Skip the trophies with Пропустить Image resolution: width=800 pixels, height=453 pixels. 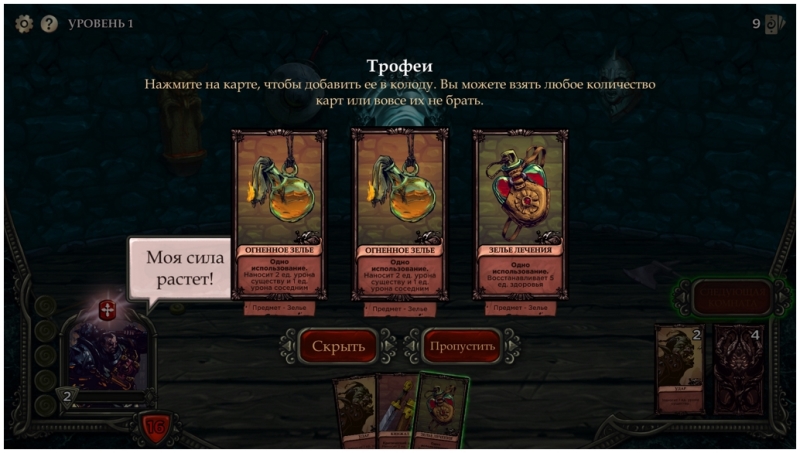(x=462, y=346)
